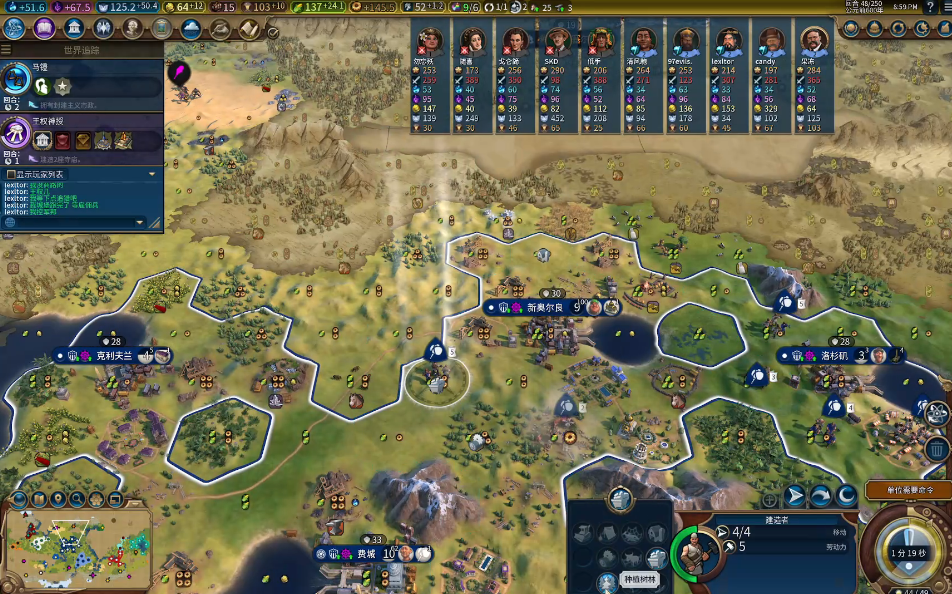This screenshot has width=952, height=594.
Task: Click the chat input field
Action: click(x=80, y=222)
